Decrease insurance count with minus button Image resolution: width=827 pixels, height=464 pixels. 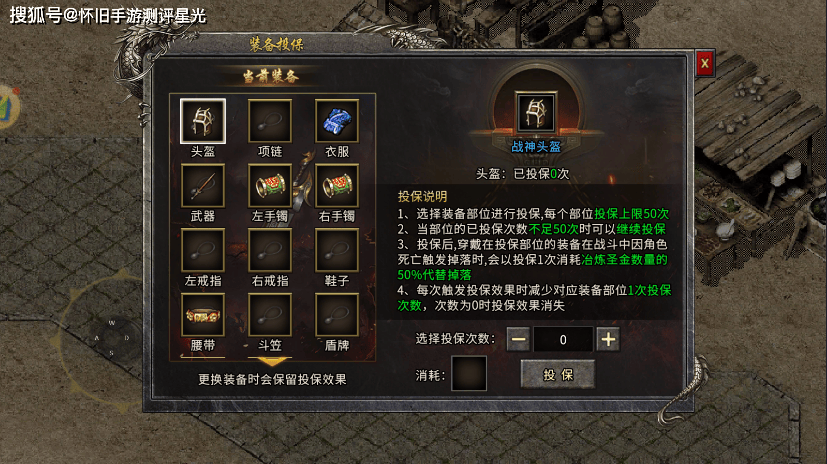click(x=518, y=339)
